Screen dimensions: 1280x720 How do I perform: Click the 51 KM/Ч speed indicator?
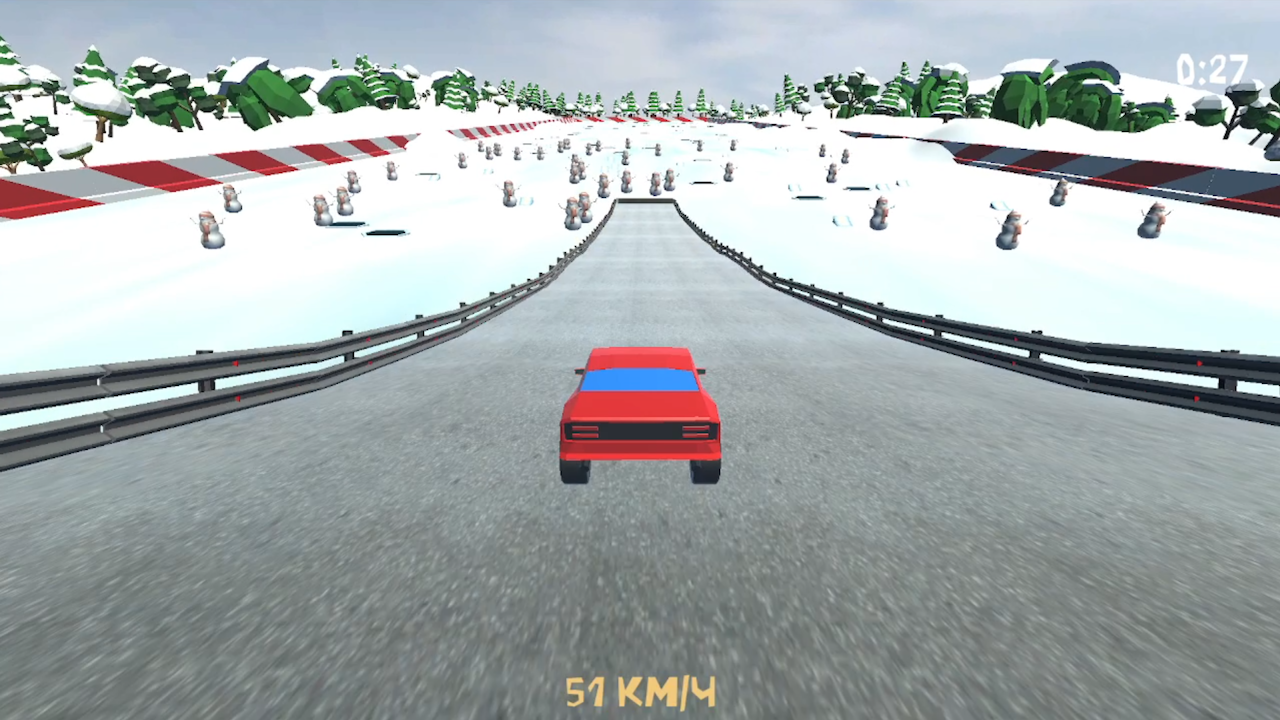(x=640, y=691)
